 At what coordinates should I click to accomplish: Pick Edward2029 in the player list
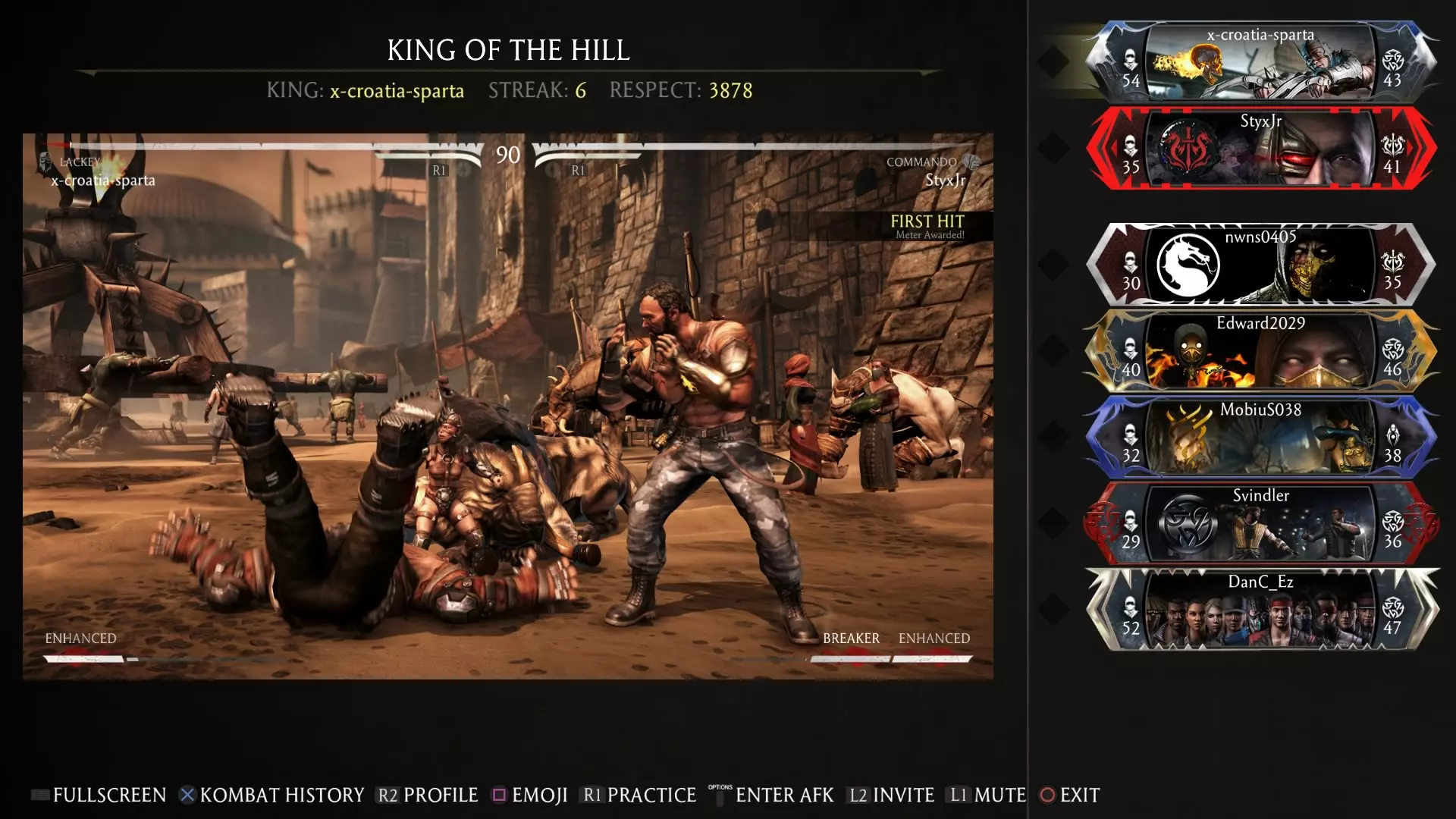(1260, 350)
